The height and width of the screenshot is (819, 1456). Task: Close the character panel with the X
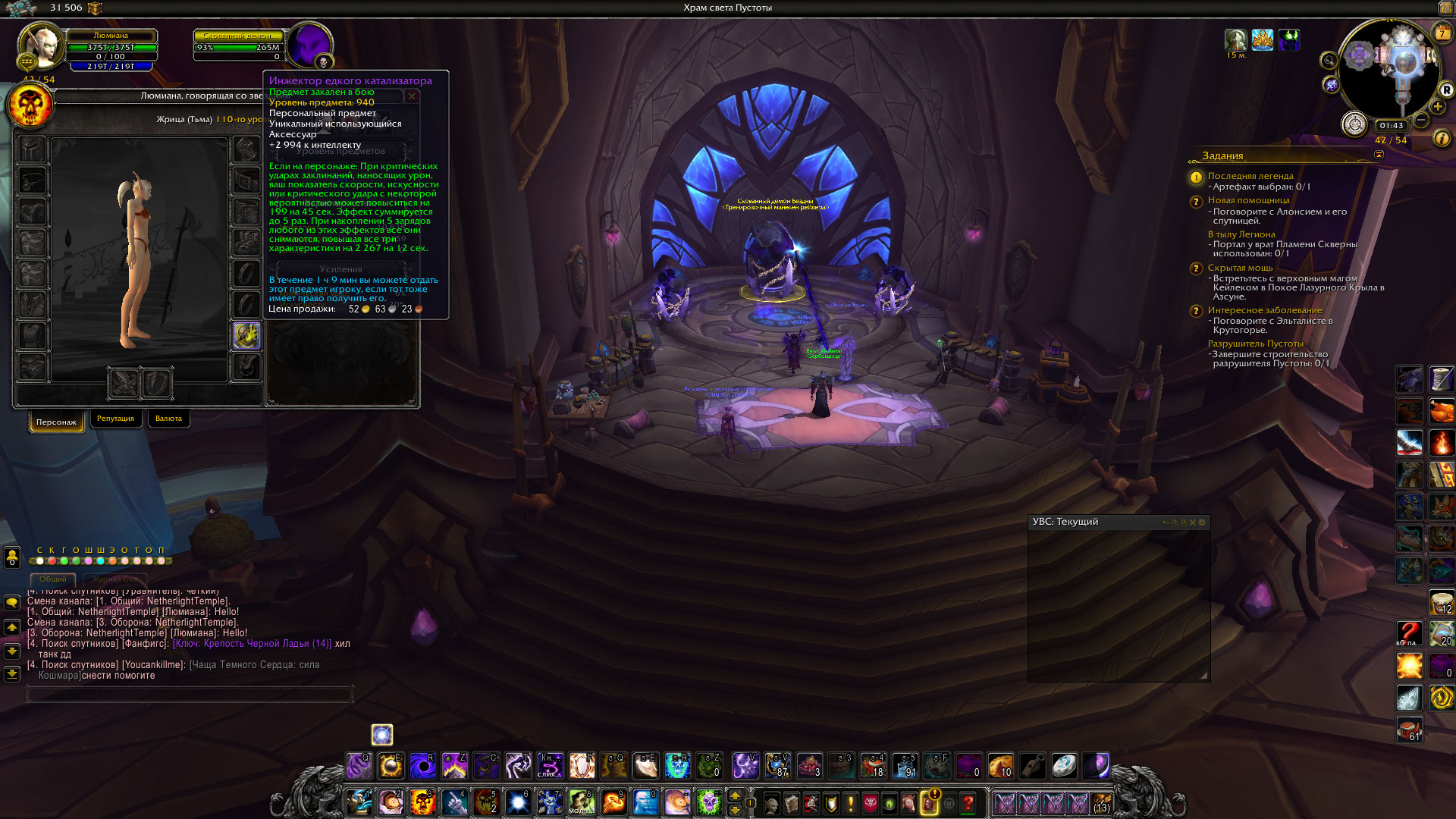(x=412, y=96)
